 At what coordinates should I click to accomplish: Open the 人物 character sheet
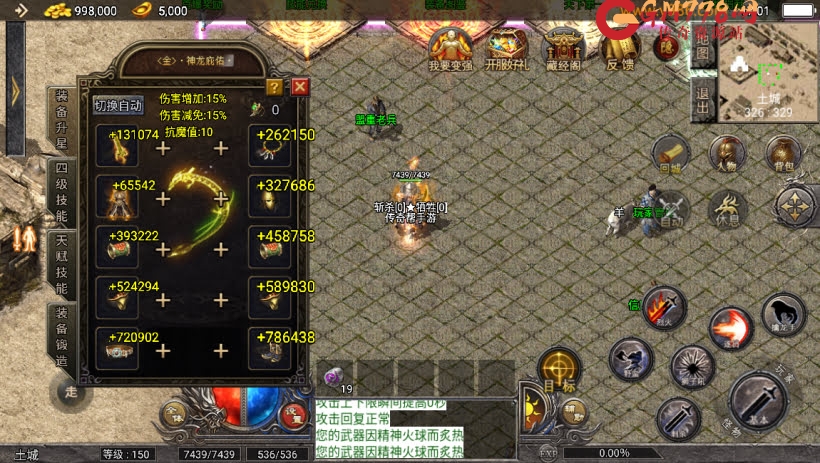click(727, 154)
